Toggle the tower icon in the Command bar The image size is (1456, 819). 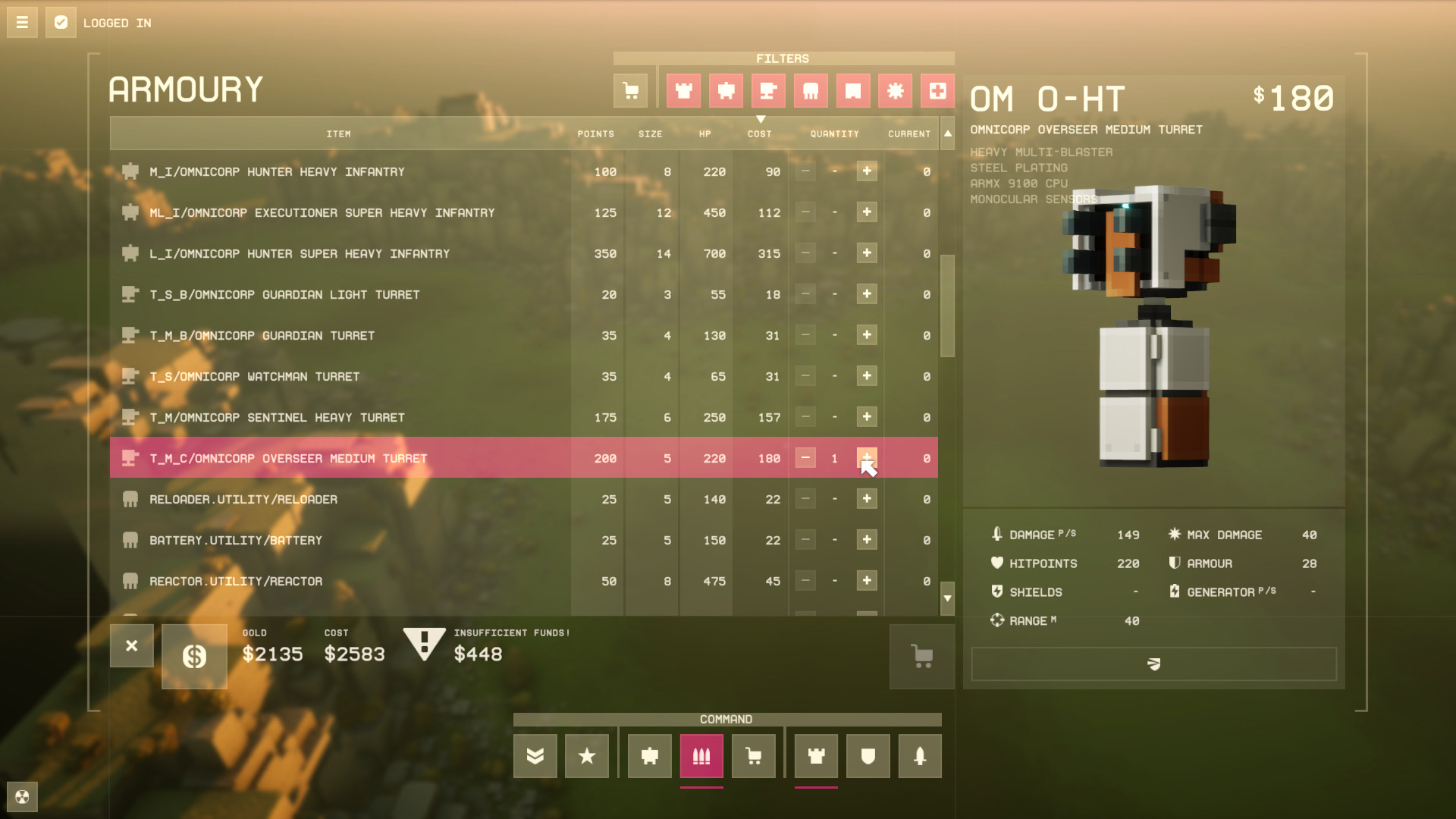(815, 755)
